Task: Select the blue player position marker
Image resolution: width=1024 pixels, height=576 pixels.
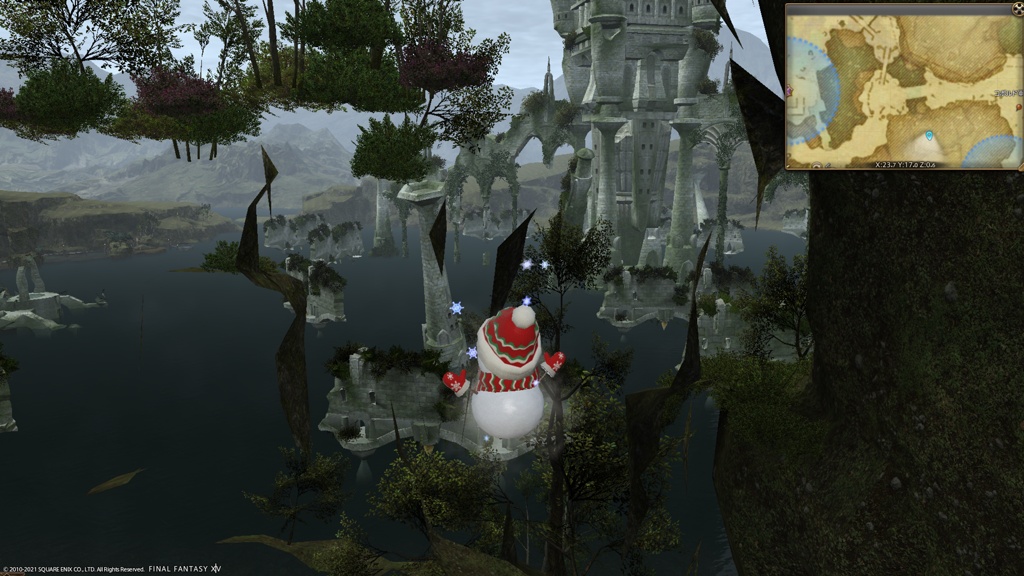Action: (x=929, y=135)
